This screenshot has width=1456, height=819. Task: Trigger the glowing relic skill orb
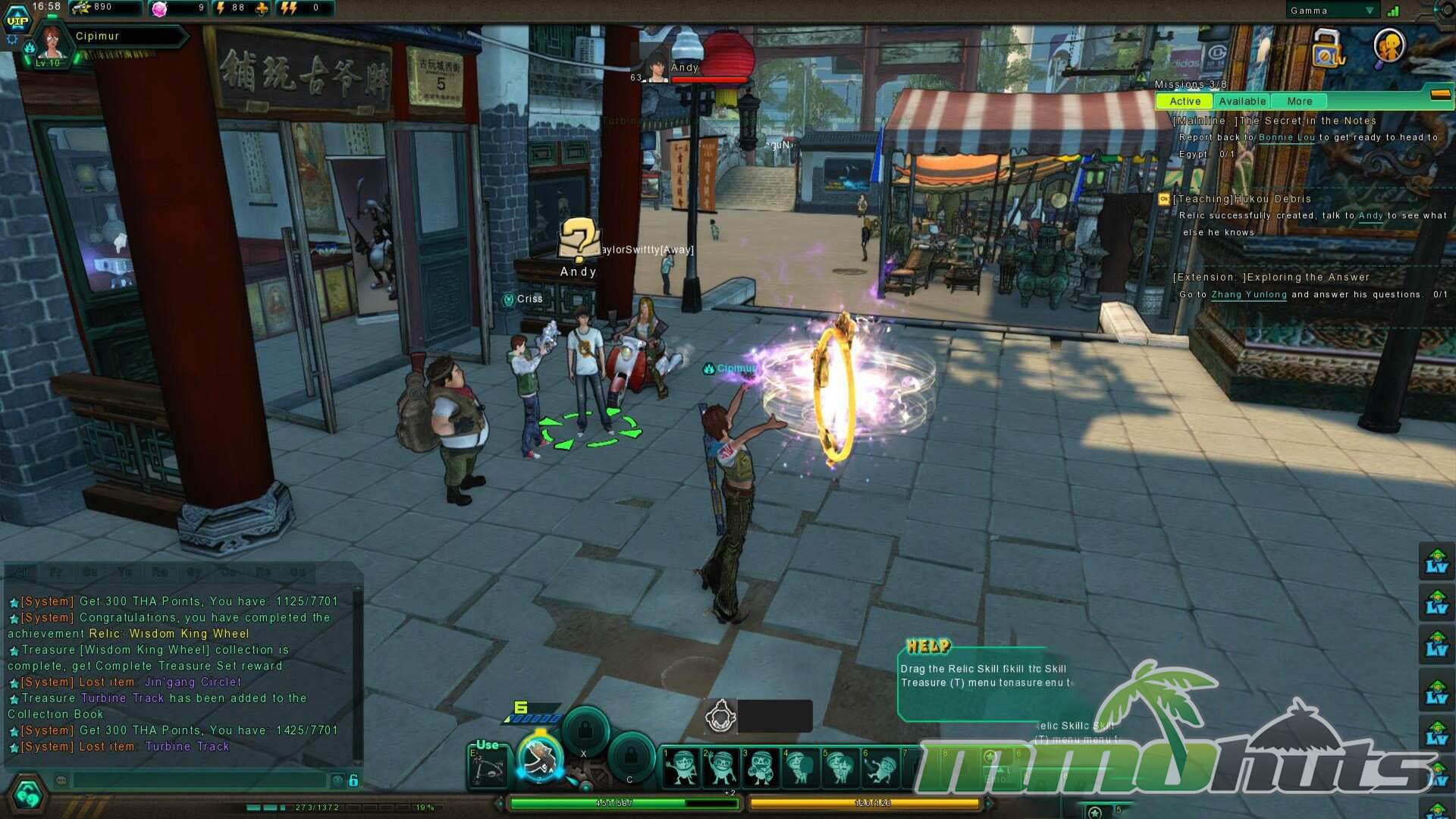pos(540,758)
